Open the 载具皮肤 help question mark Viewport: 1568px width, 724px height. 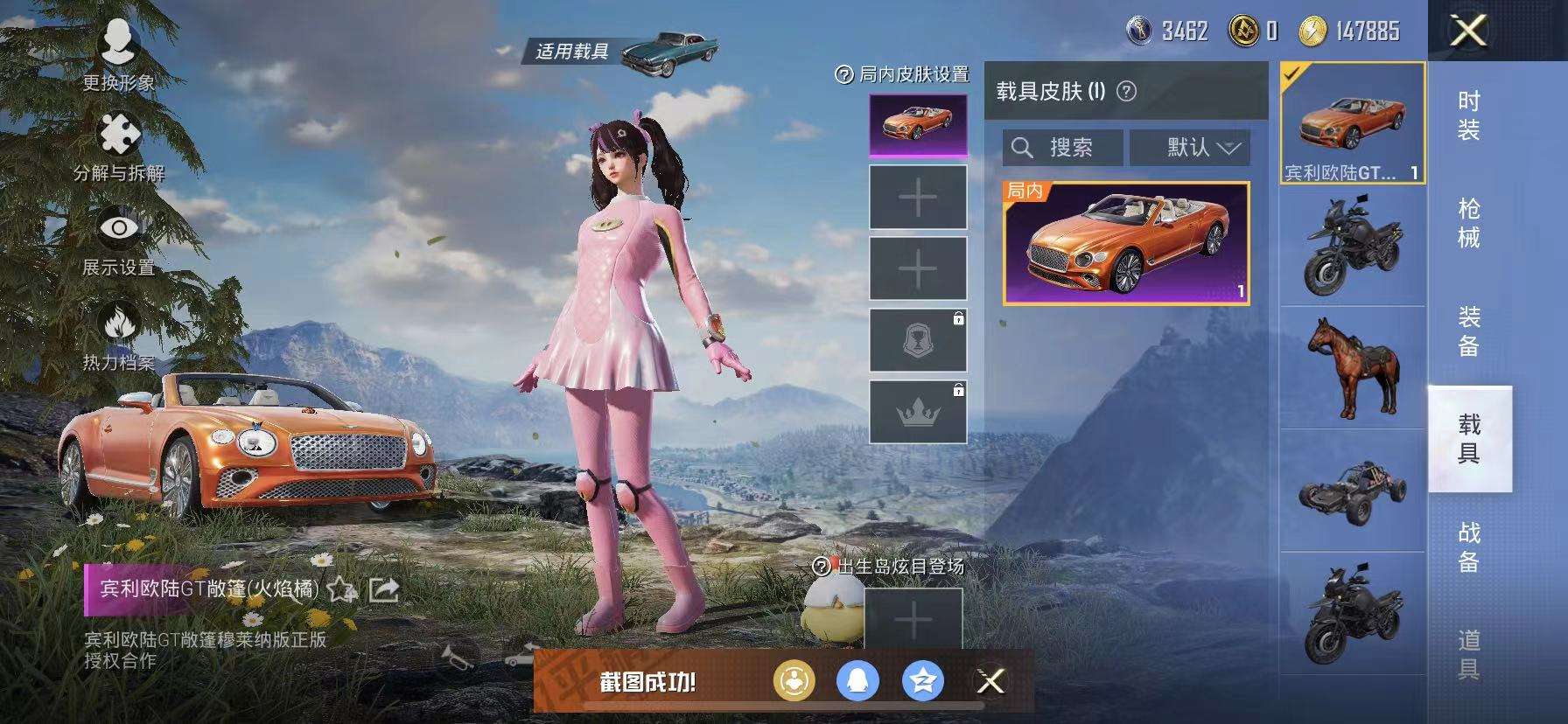[1127, 91]
